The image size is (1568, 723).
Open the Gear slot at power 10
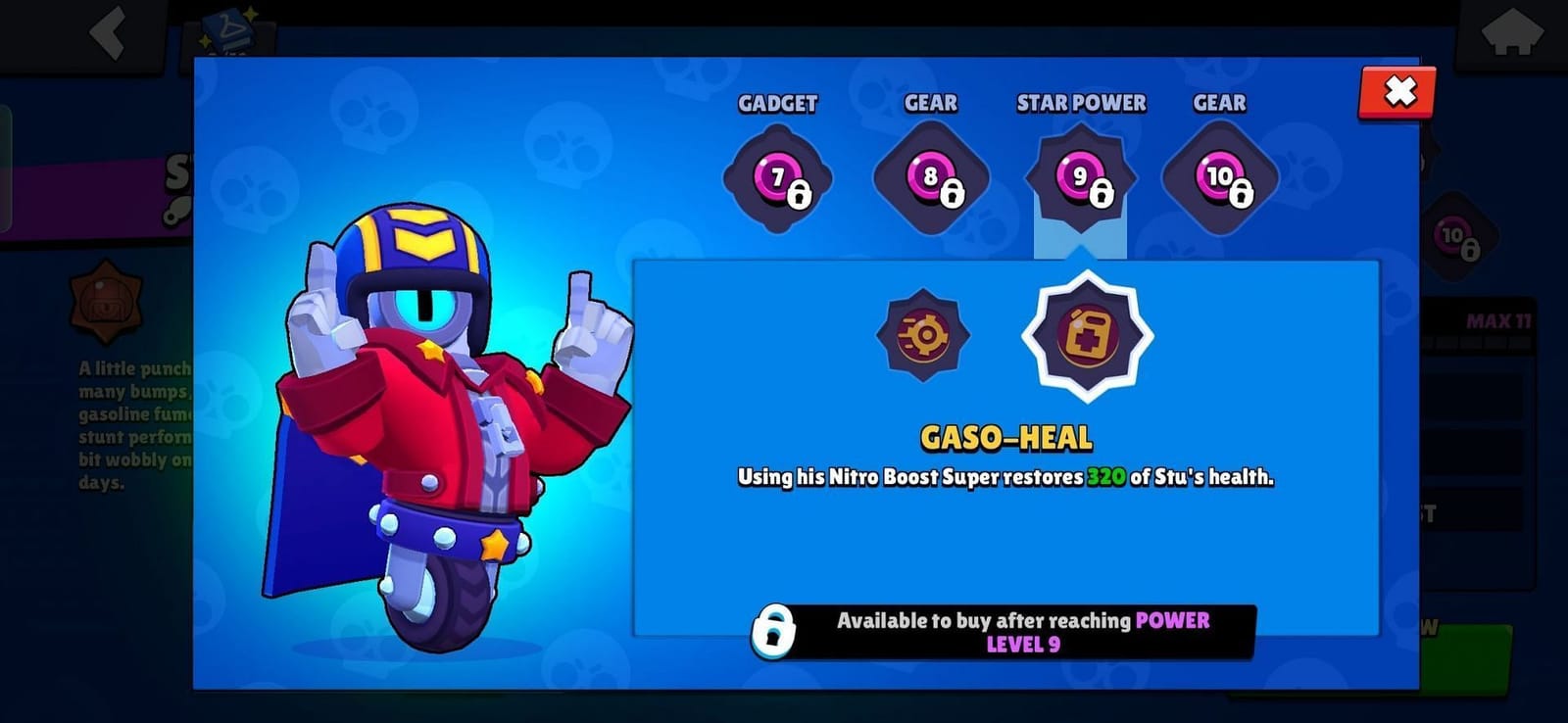pos(1220,176)
